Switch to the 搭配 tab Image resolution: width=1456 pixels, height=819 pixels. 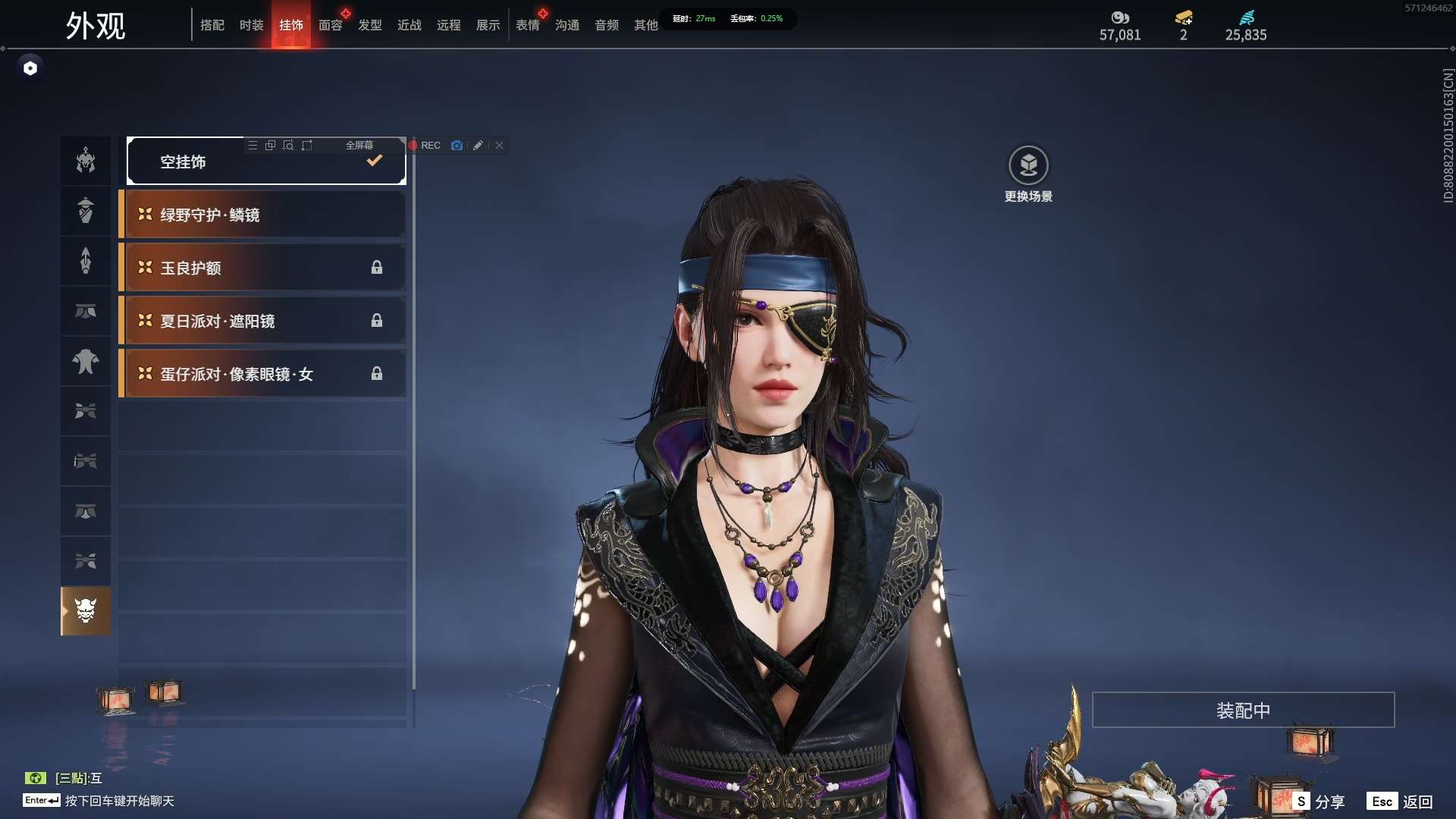tap(212, 25)
